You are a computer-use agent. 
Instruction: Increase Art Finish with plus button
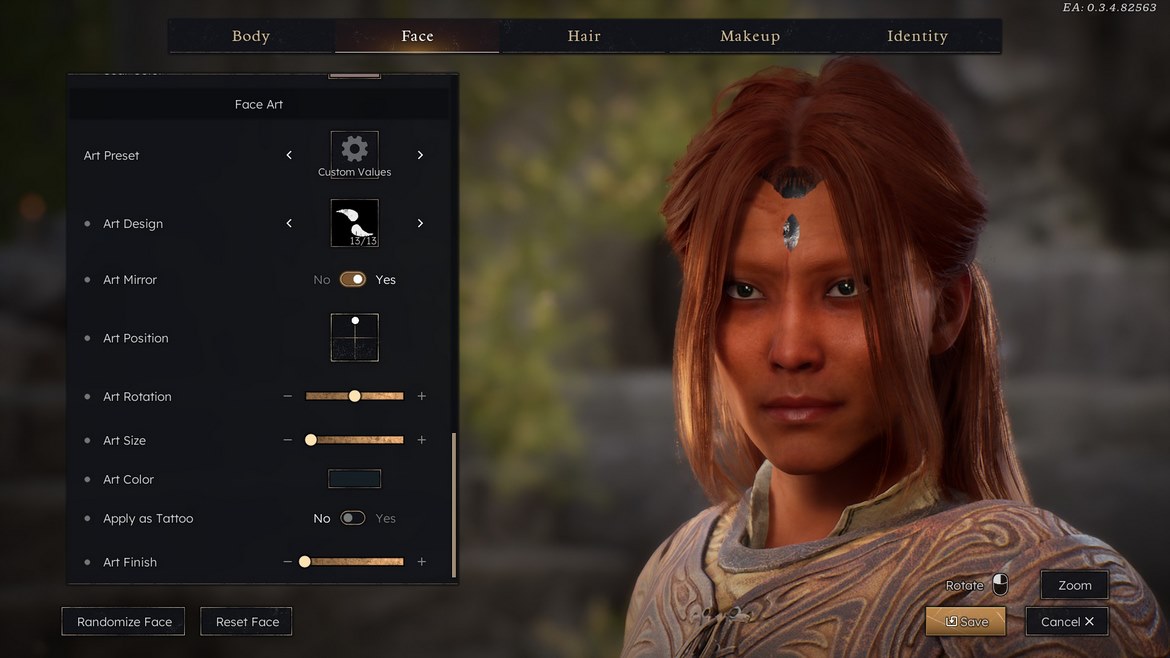(421, 562)
